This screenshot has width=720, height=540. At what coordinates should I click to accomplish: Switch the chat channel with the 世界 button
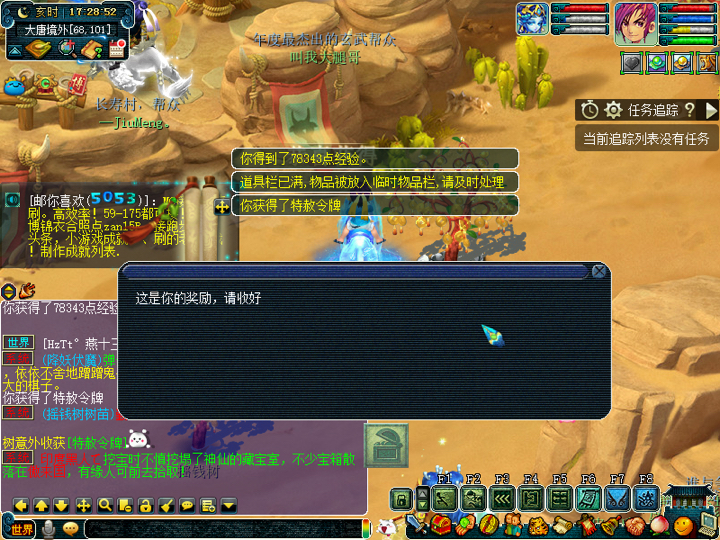(x=22, y=528)
